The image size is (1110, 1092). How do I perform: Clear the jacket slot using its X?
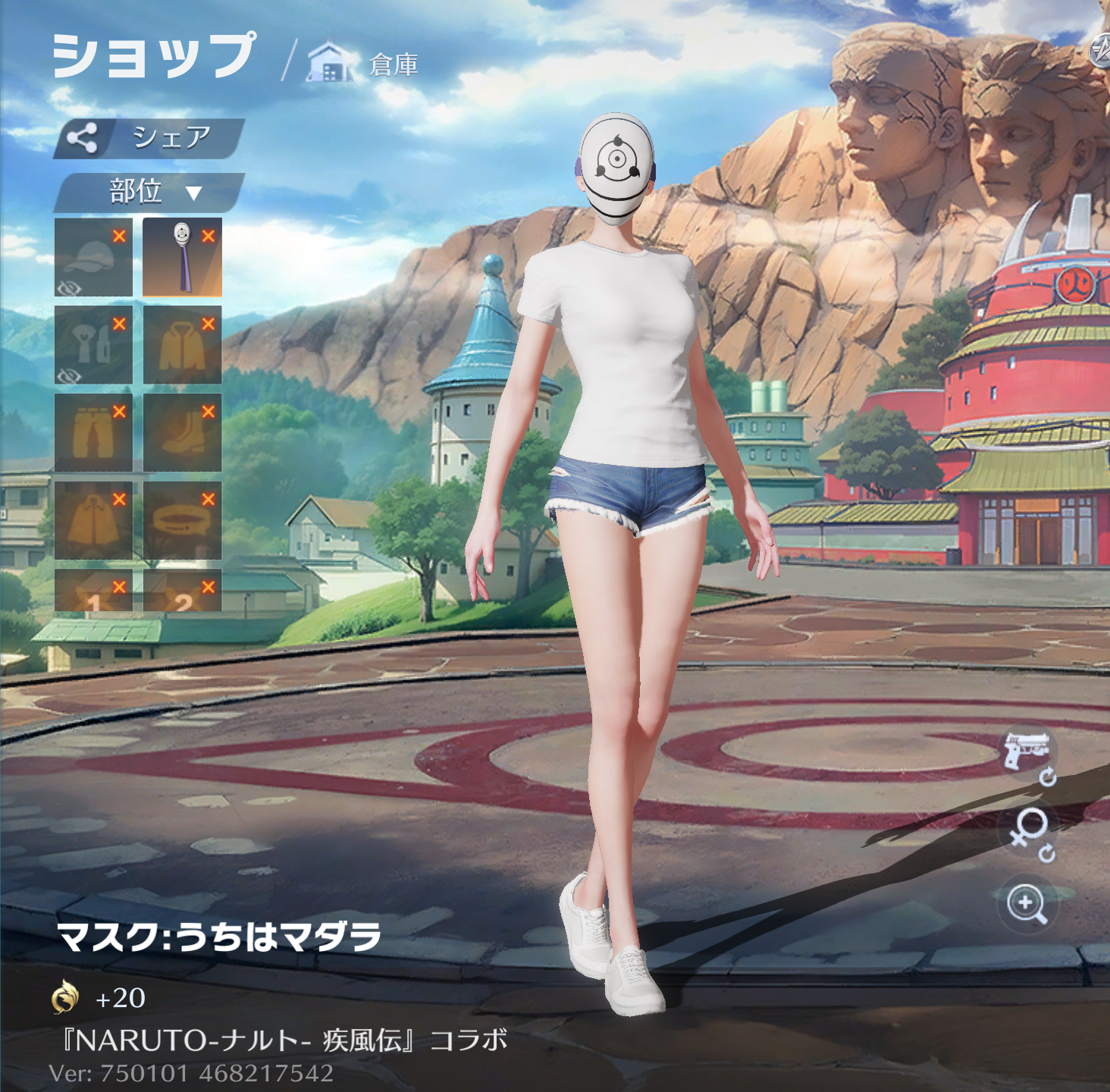[209, 324]
